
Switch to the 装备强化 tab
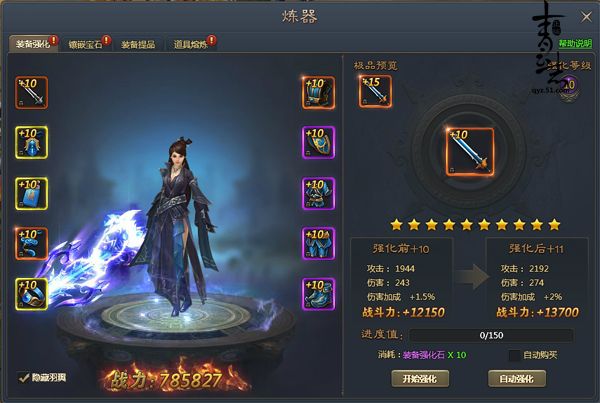pos(32,44)
